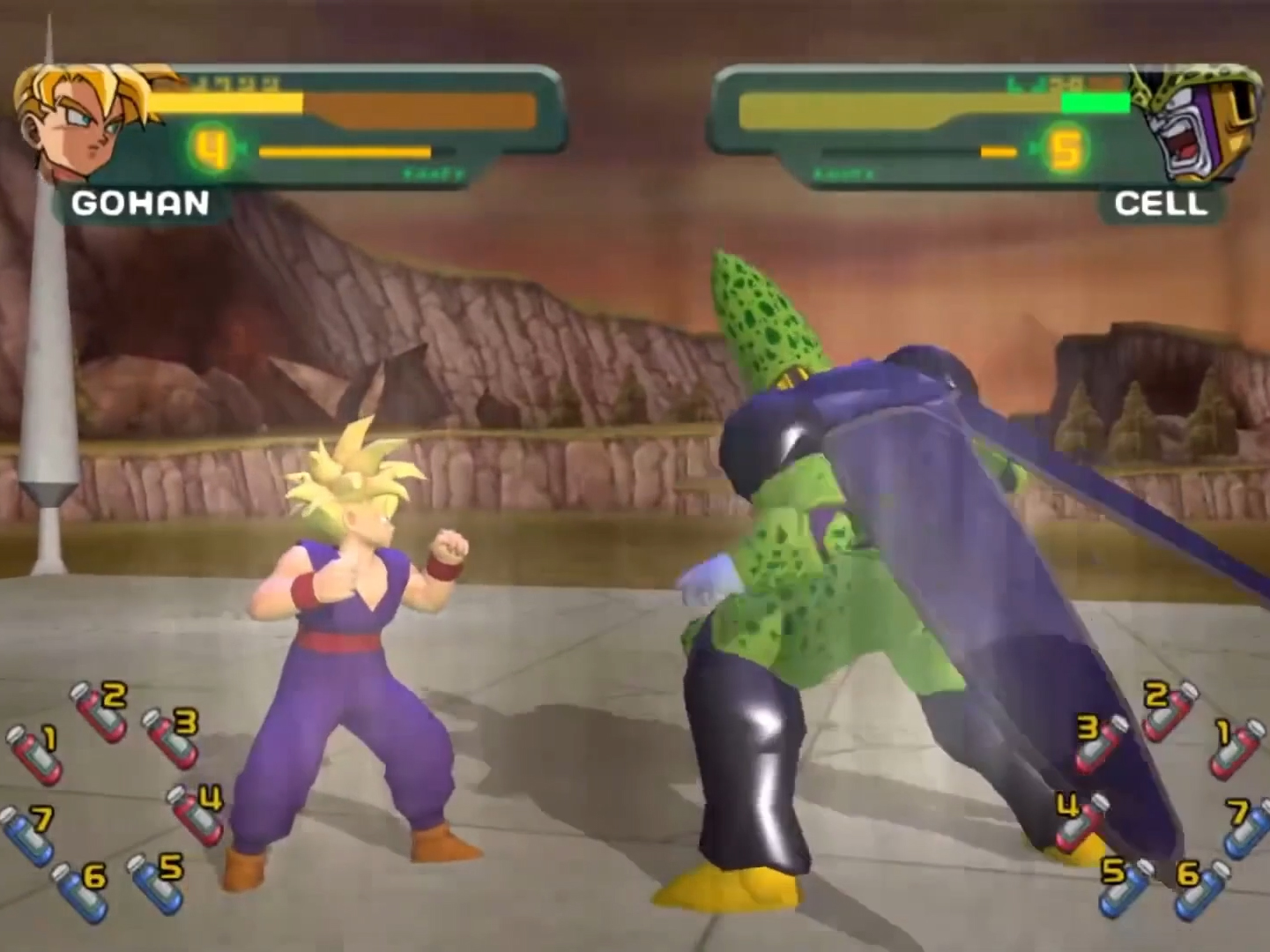The width and height of the screenshot is (1270, 952).
Task: Click Gohan's character portrait
Action: [x=84, y=119]
